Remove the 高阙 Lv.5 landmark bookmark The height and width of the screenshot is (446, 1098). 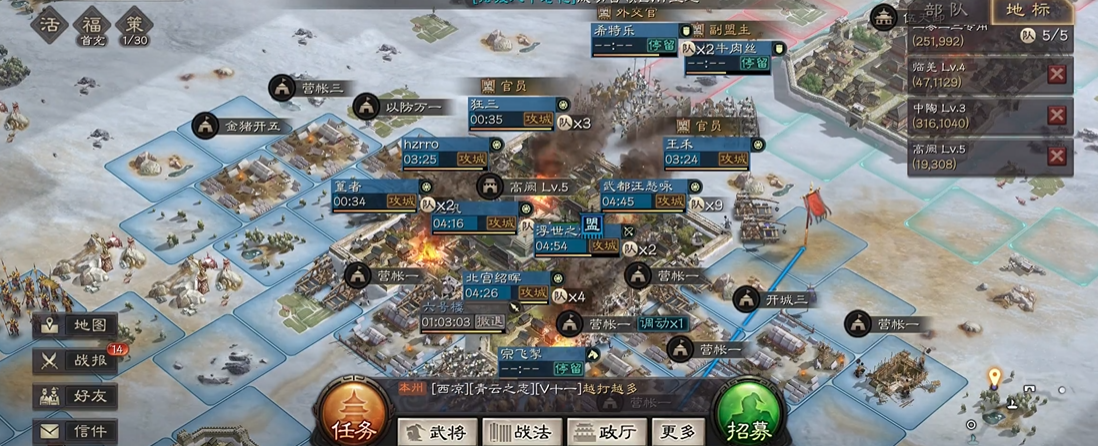[1056, 156]
